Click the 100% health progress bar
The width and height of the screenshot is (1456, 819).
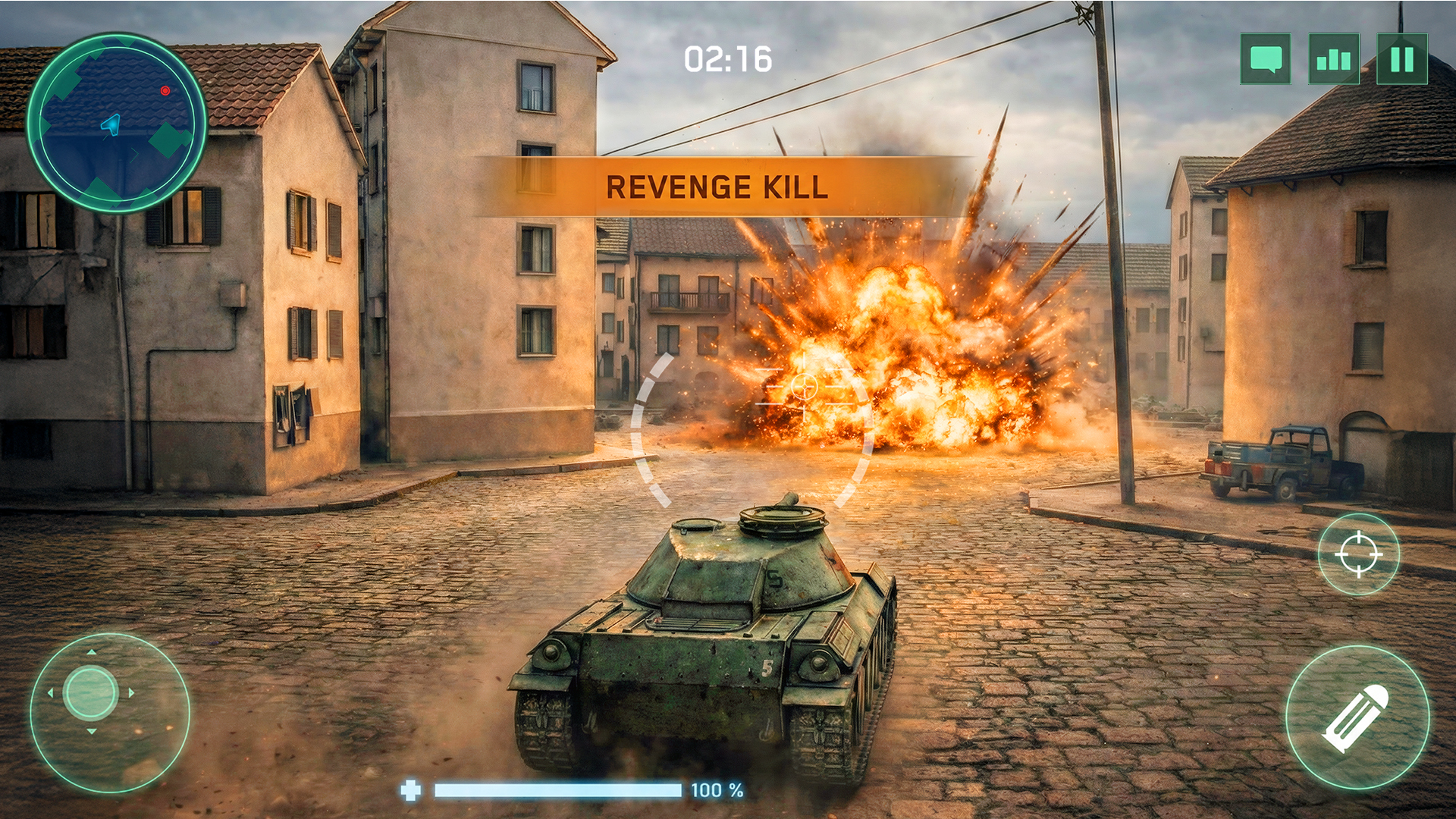[x=559, y=789]
